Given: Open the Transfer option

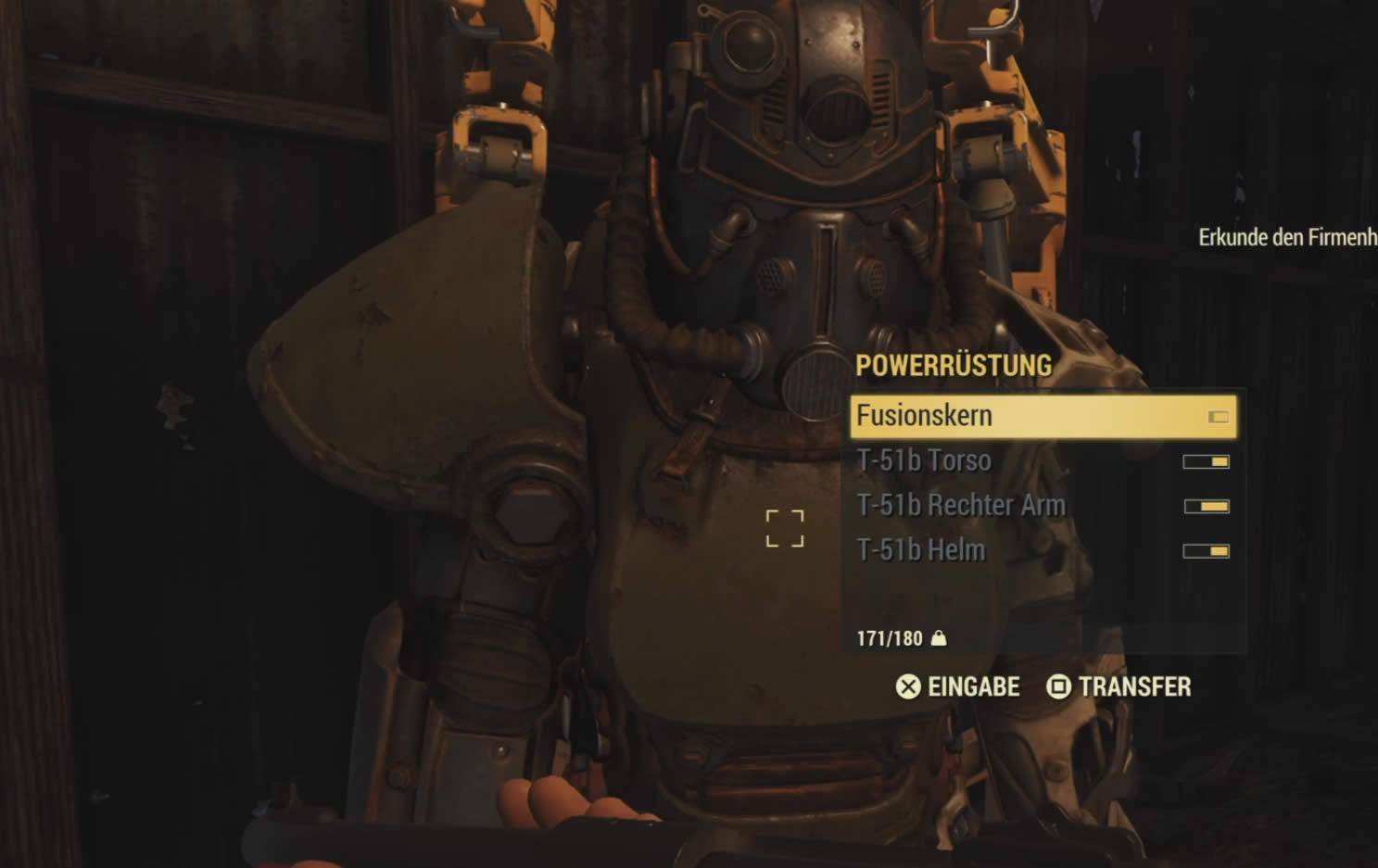Looking at the screenshot, I should tap(1119, 686).
